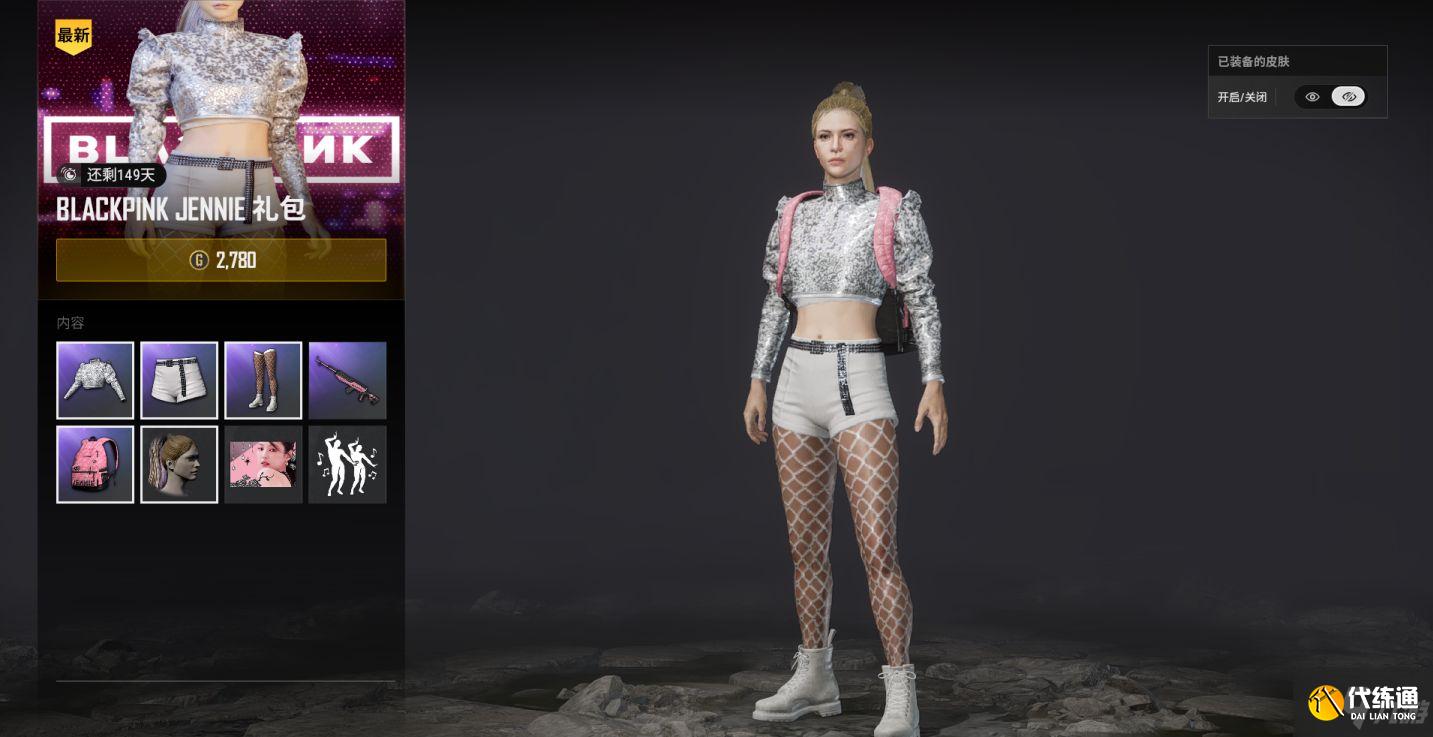
Task: Choose the fishnet stockings and boots item
Action: click(263, 380)
